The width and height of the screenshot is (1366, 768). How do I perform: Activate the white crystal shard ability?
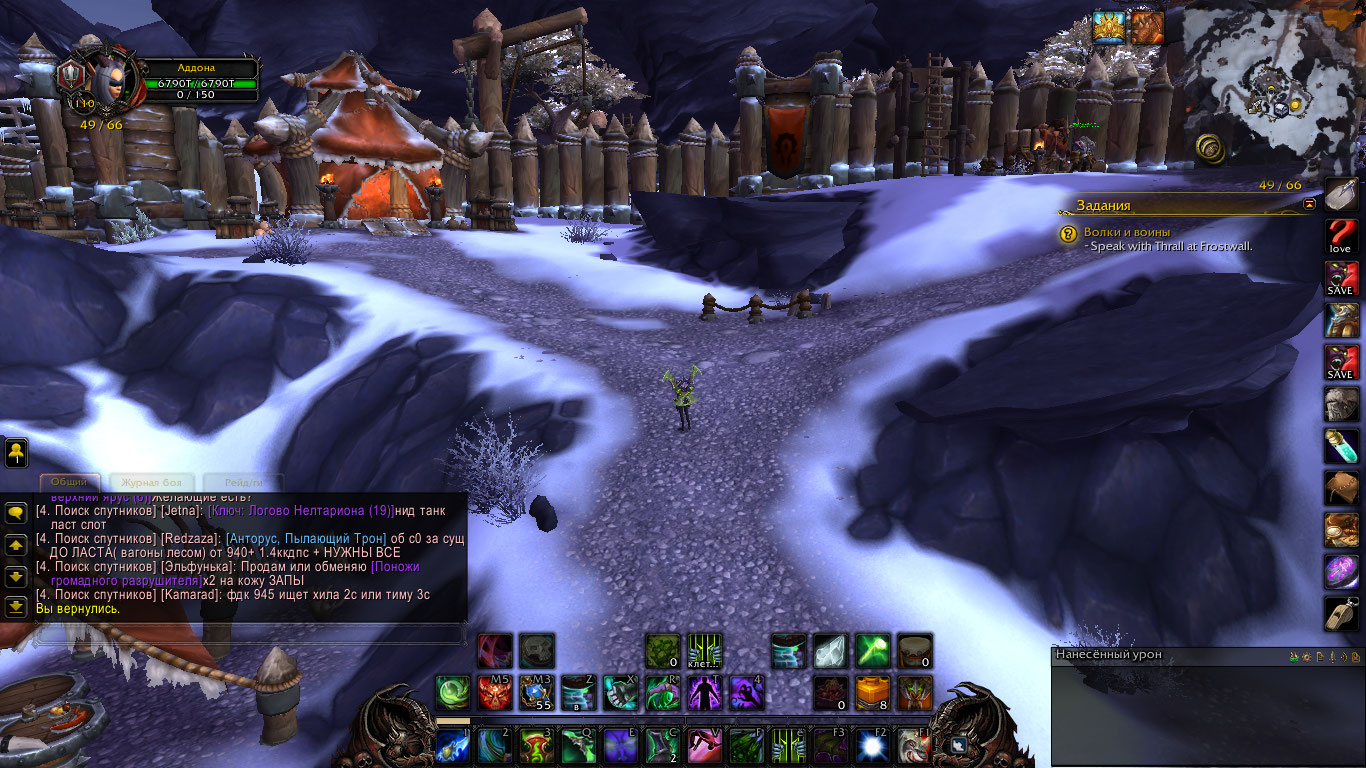[829, 650]
